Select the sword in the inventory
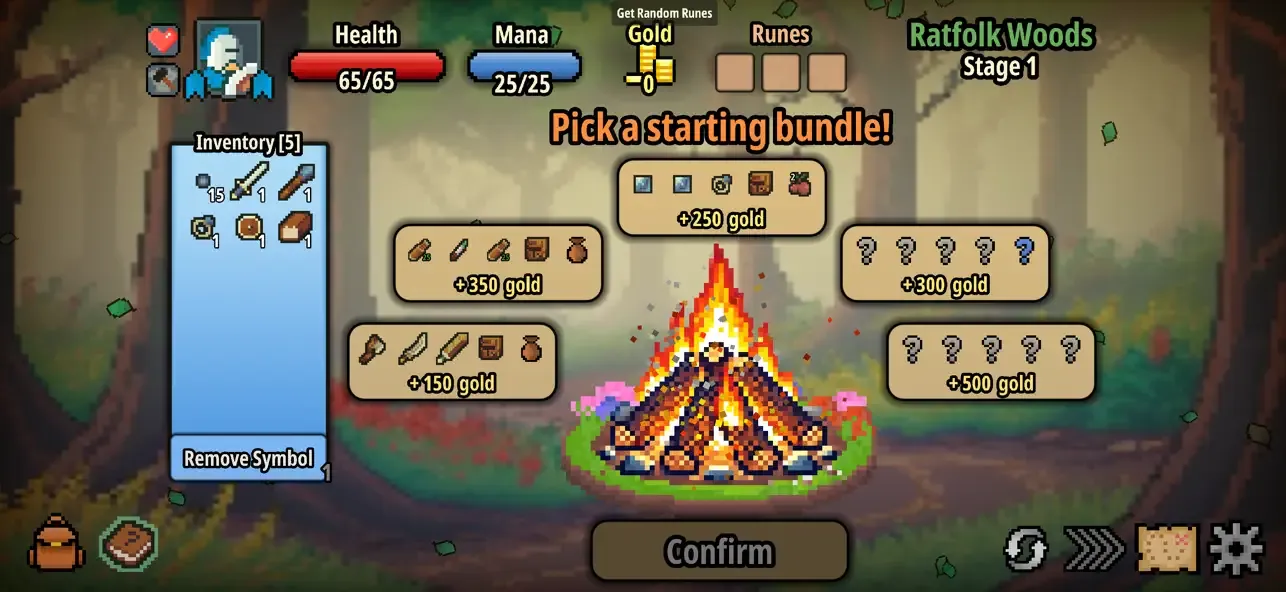Screen dimensions: 1286x592 pos(248,182)
